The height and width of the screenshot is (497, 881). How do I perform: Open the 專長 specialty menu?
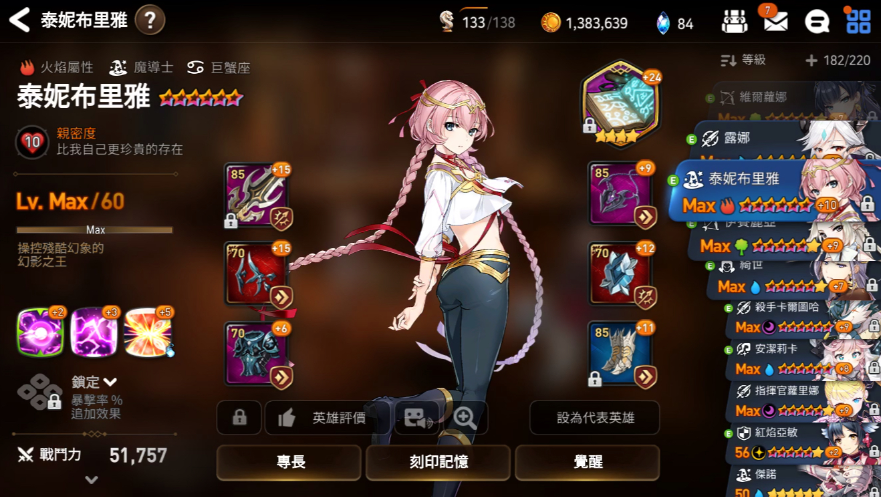tap(289, 463)
